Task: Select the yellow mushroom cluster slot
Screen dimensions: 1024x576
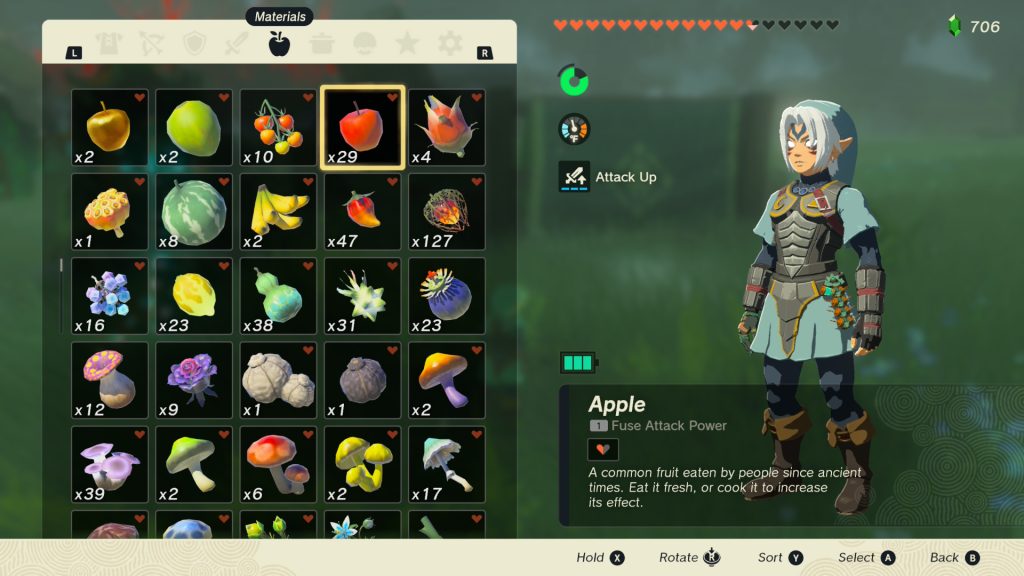Action: [x=362, y=463]
